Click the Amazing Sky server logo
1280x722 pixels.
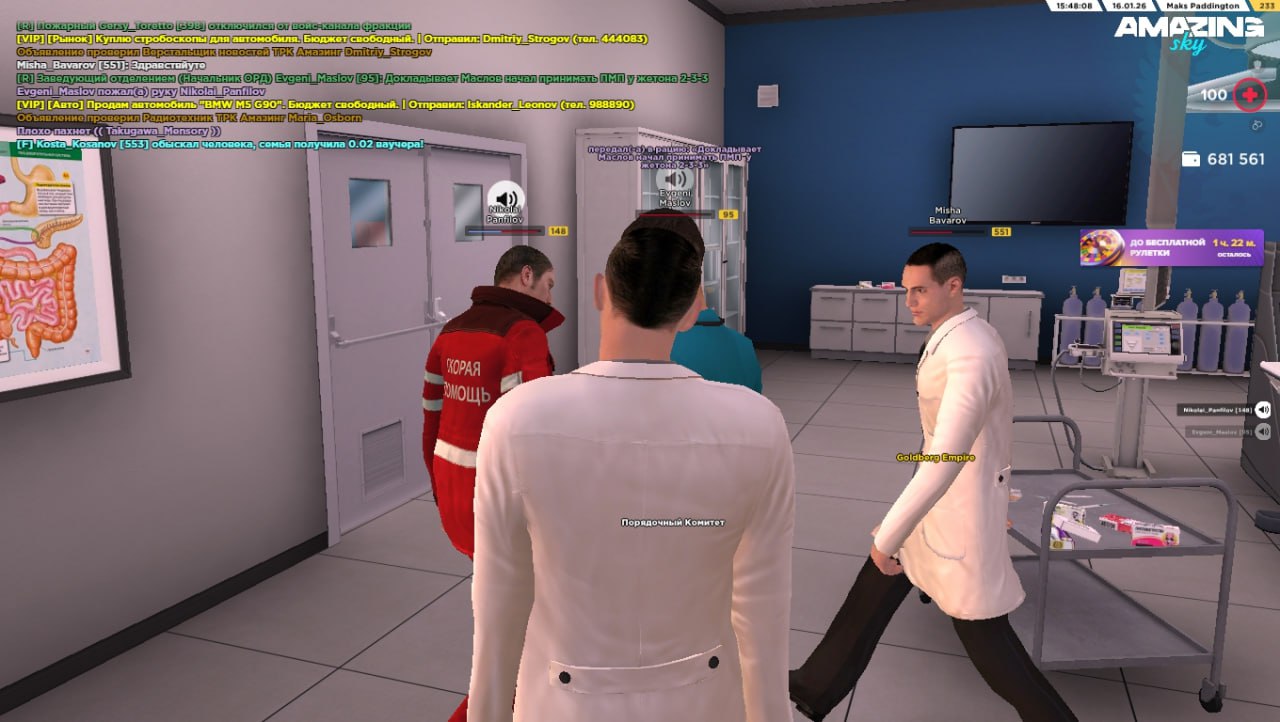click(1189, 32)
